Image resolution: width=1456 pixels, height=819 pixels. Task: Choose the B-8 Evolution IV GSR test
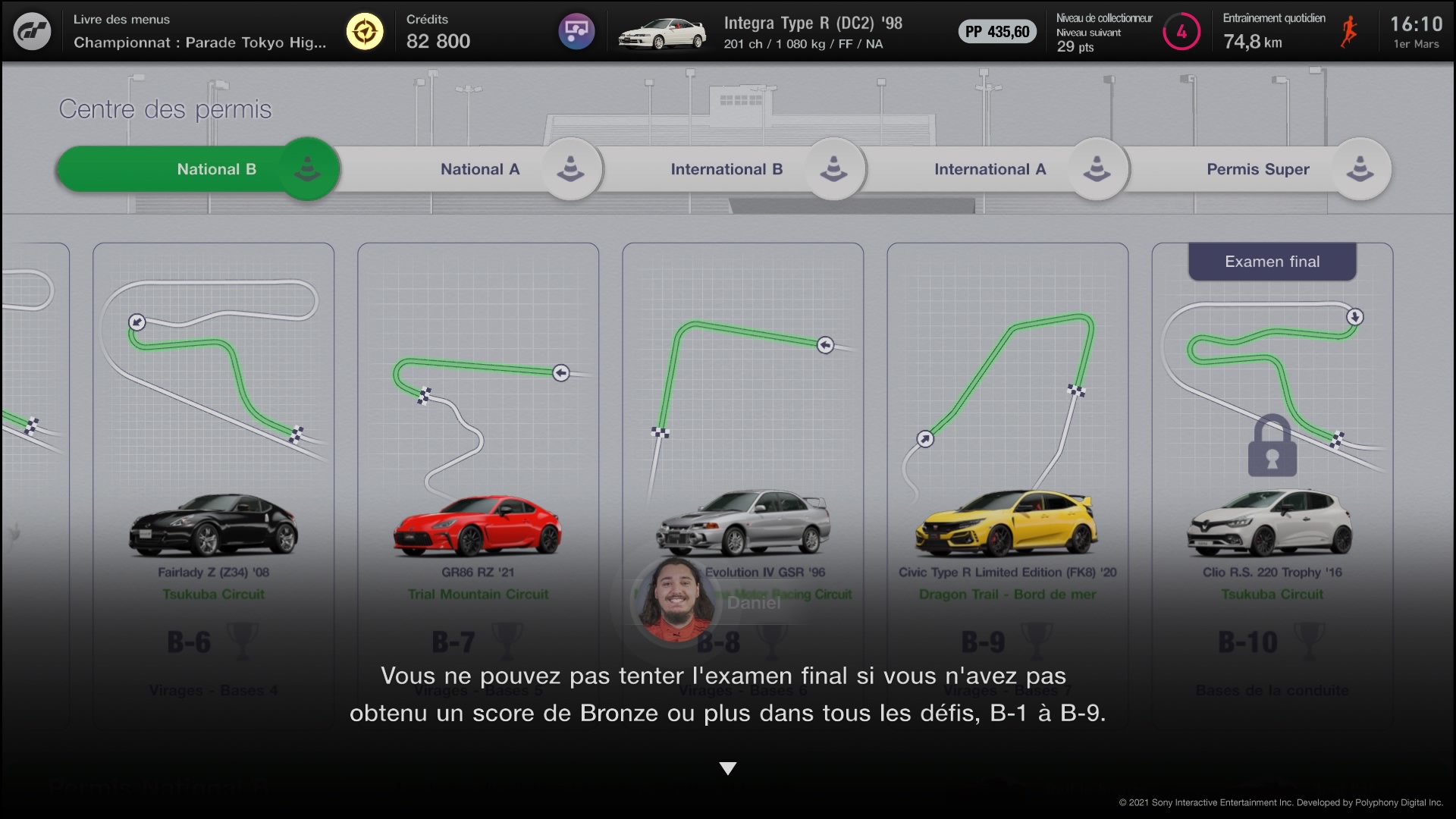click(x=742, y=455)
